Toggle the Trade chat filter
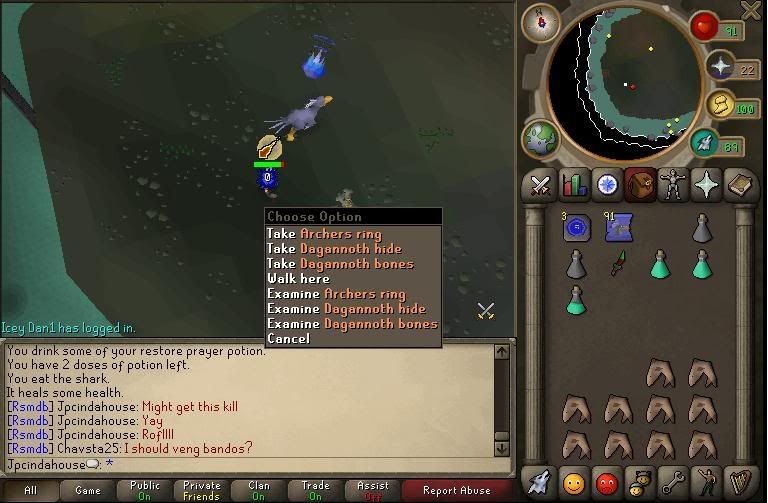Image resolution: width=768 pixels, height=503 pixels. [x=316, y=491]
